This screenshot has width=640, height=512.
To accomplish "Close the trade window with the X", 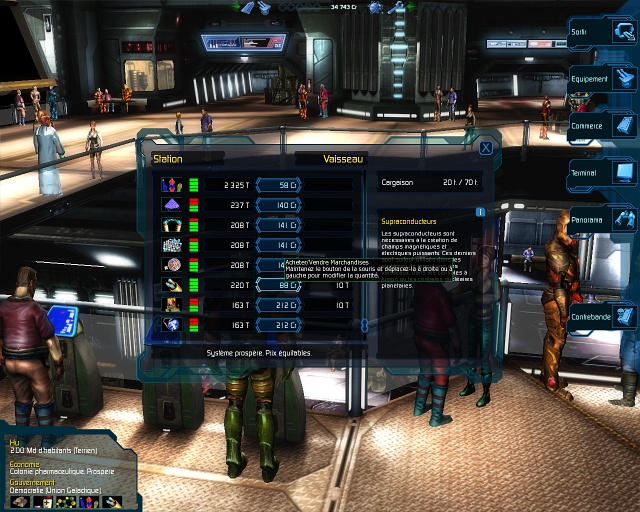I will 485,148.
